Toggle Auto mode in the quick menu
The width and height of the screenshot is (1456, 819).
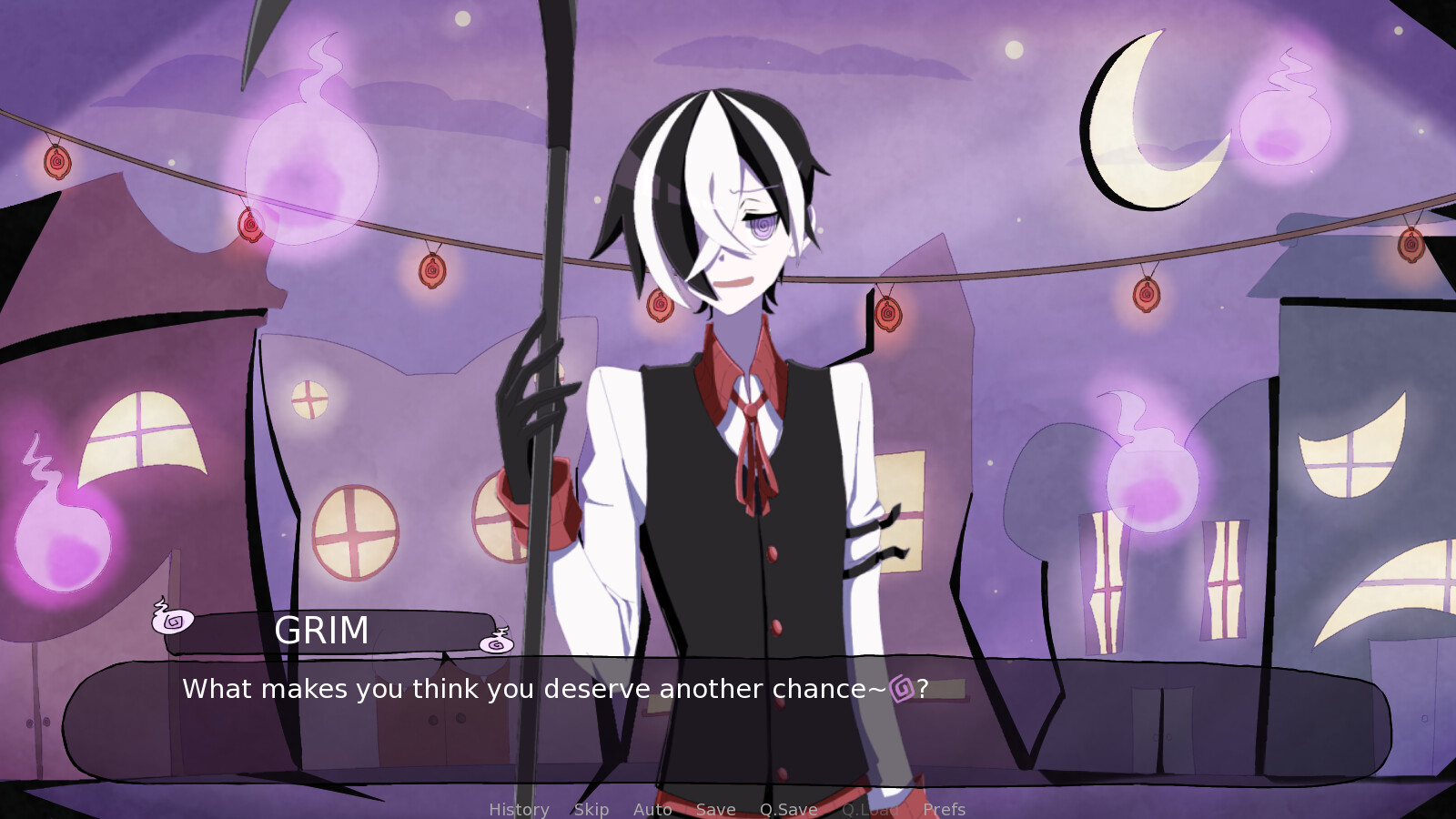coord(652,809)
